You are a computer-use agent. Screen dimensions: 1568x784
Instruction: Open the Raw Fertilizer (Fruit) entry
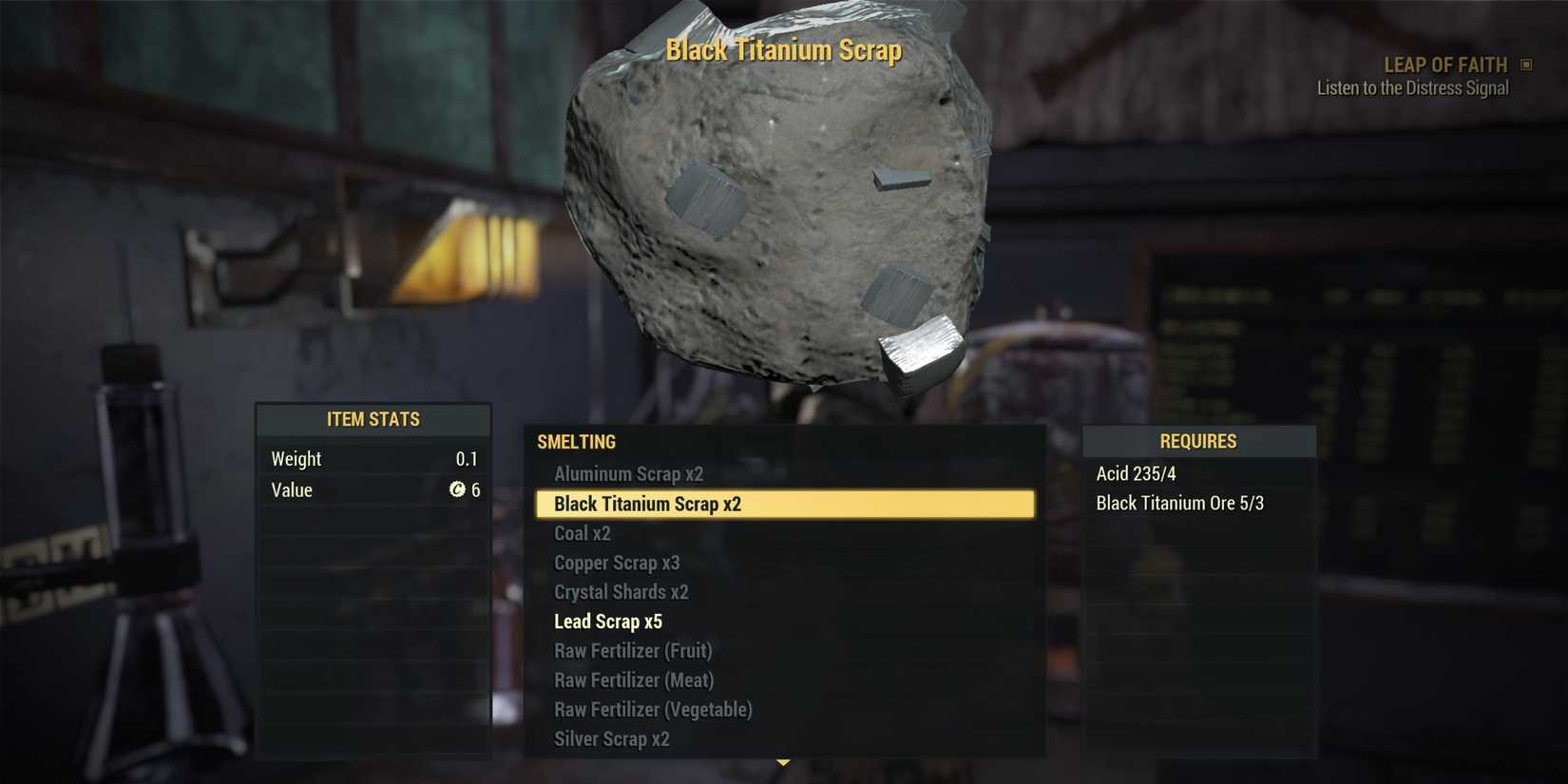click(634, 651)
